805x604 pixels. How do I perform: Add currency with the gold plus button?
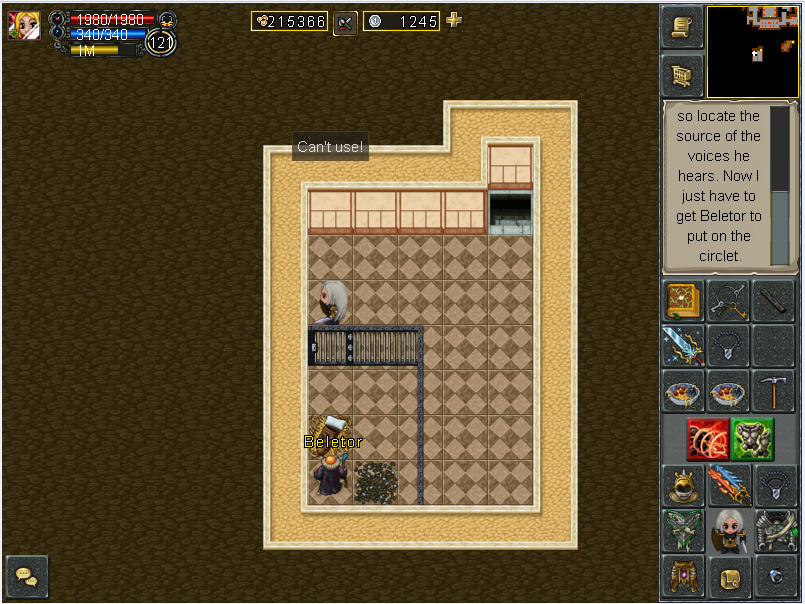pos(454,20)
